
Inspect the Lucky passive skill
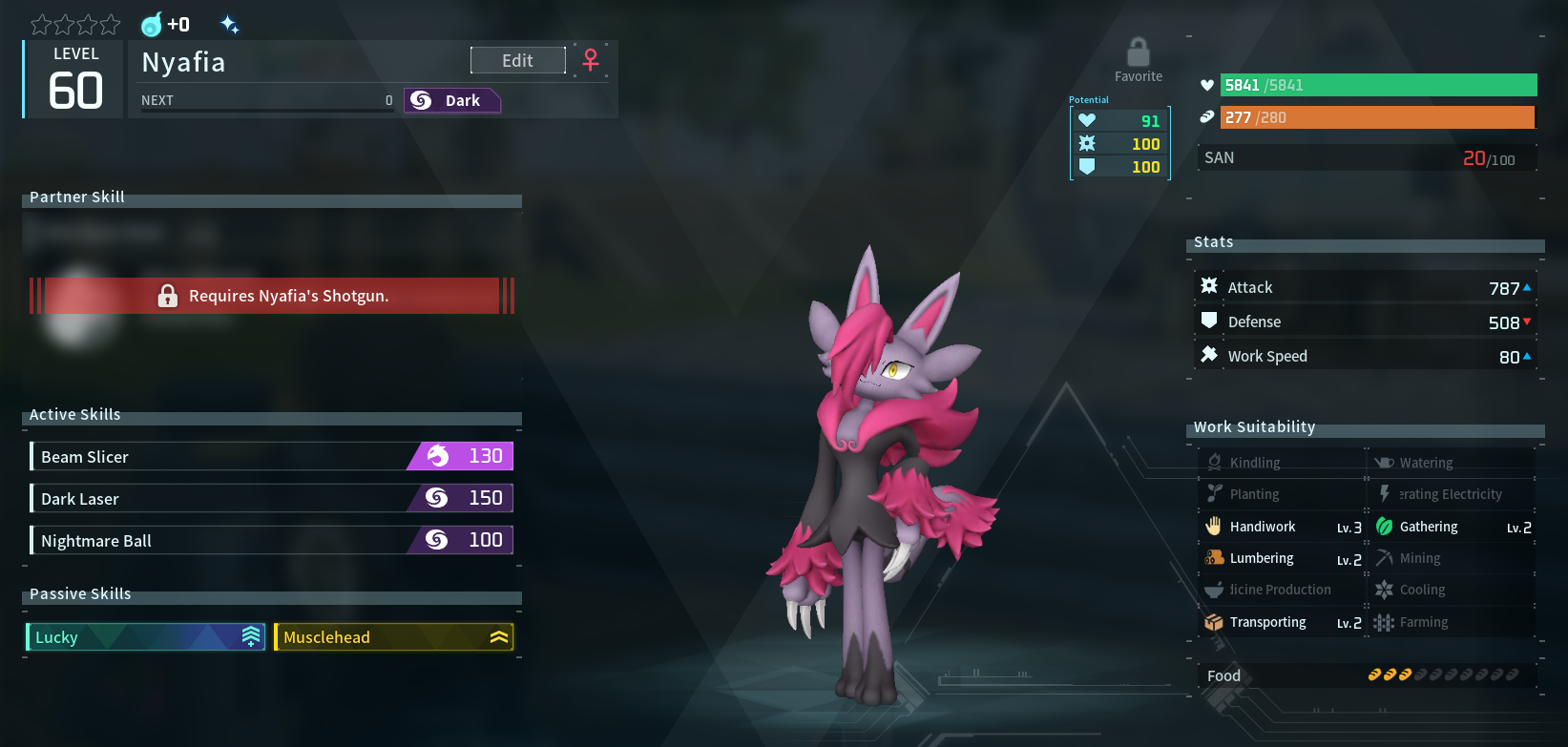(x=145, y=637)
